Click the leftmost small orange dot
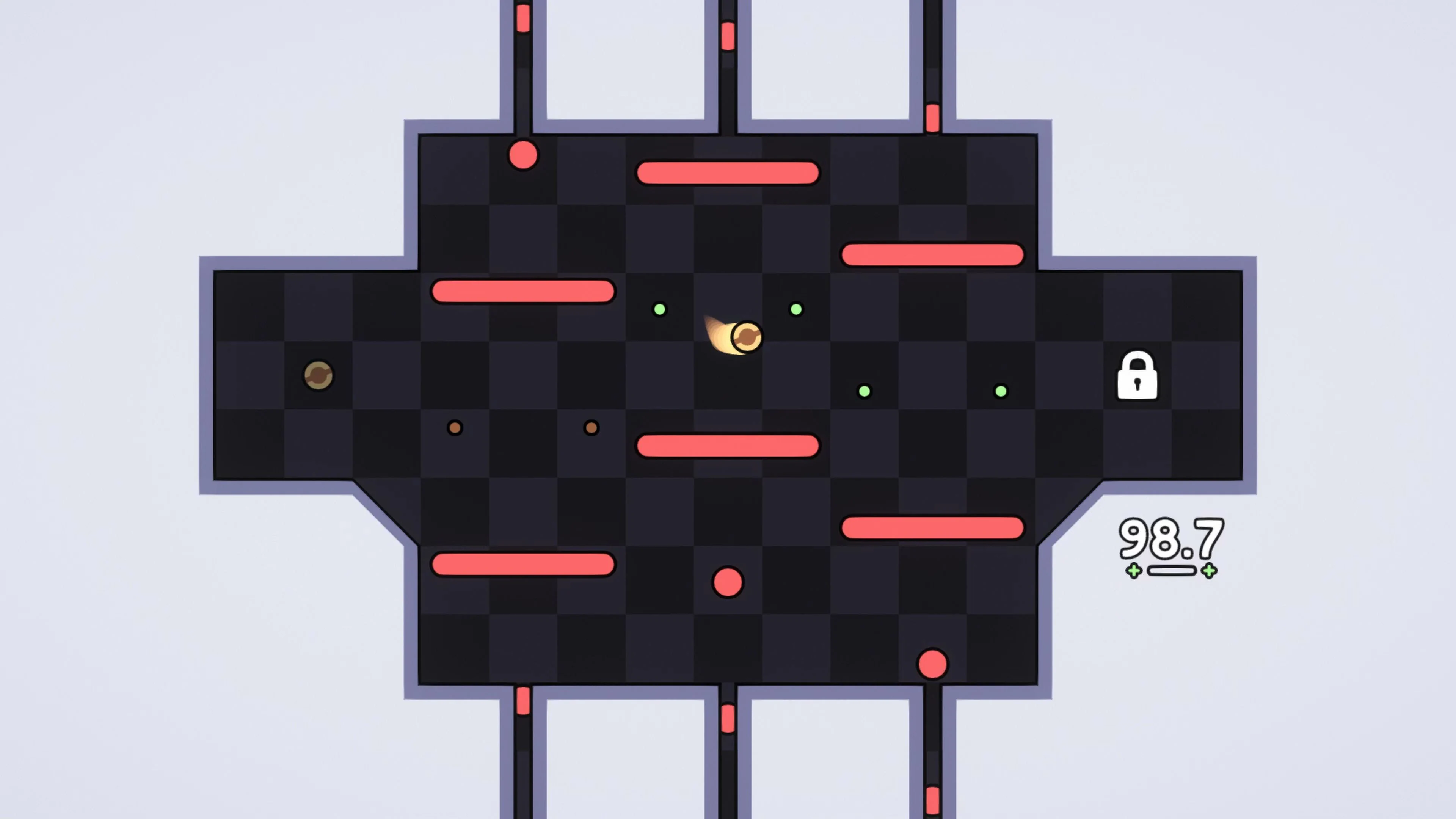Viewport: 1456px width, 819px height. [455, 428]
